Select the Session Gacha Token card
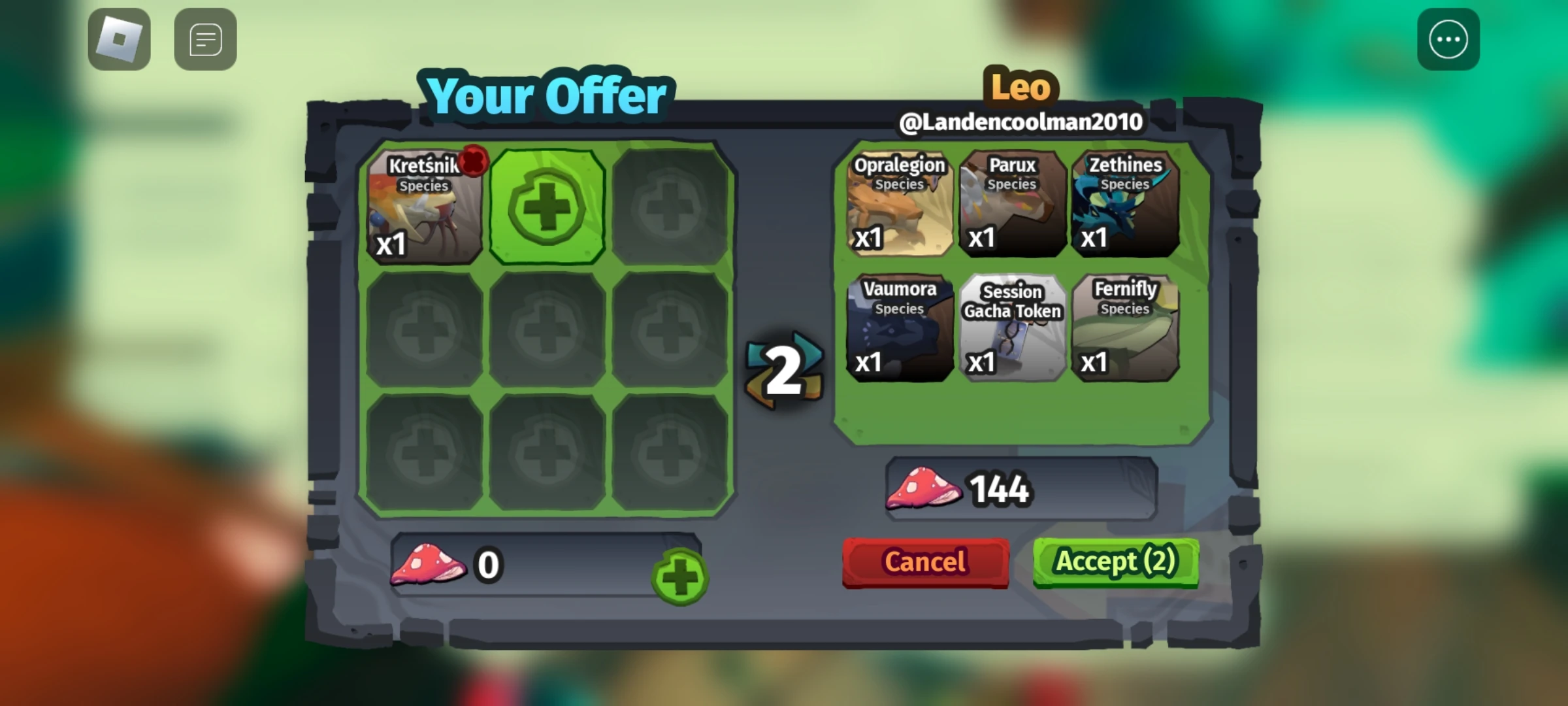Viewport: 1568px width, 706px height. (1013, 328)
